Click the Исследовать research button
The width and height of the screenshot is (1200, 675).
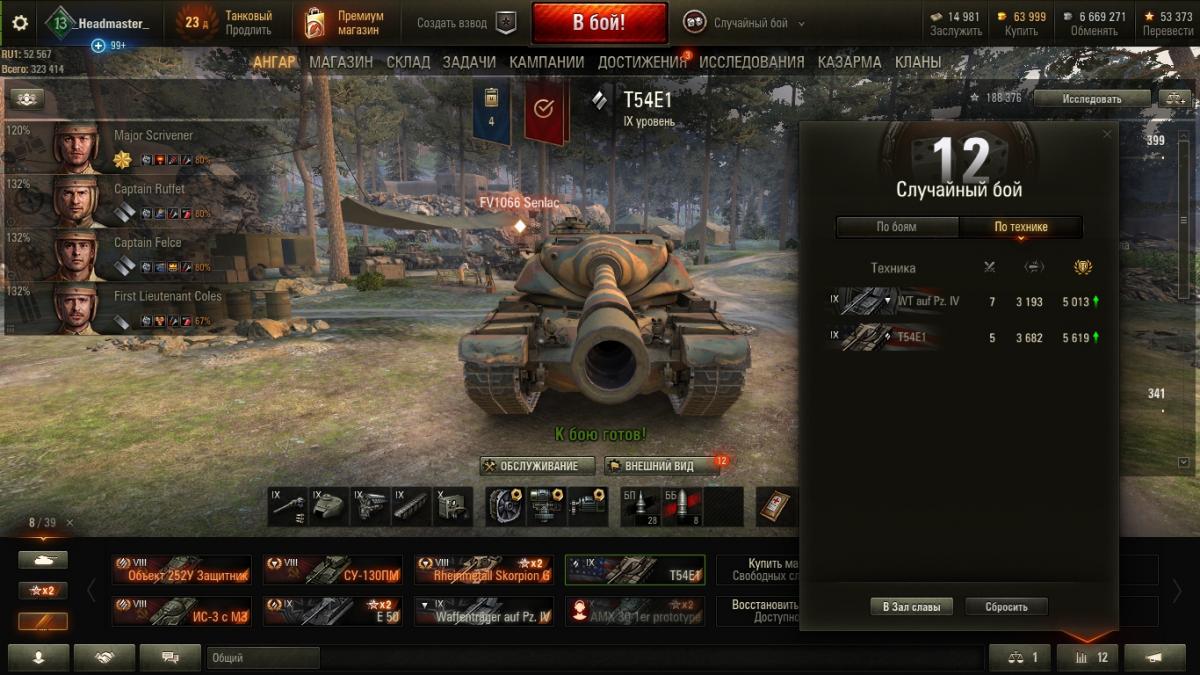tap(1092, 98)
